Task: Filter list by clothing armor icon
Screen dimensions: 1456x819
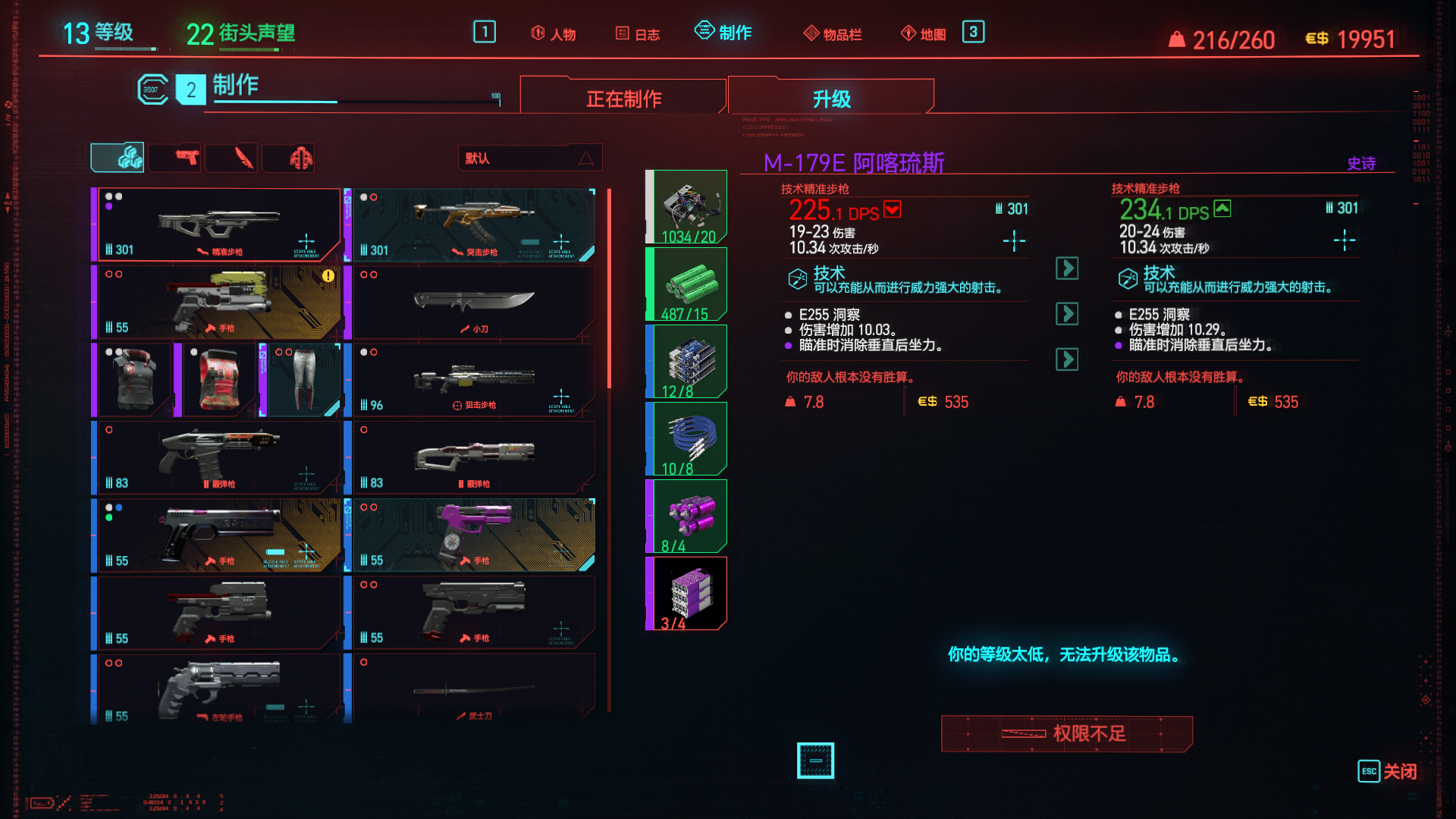Action: tap(300, 158)
